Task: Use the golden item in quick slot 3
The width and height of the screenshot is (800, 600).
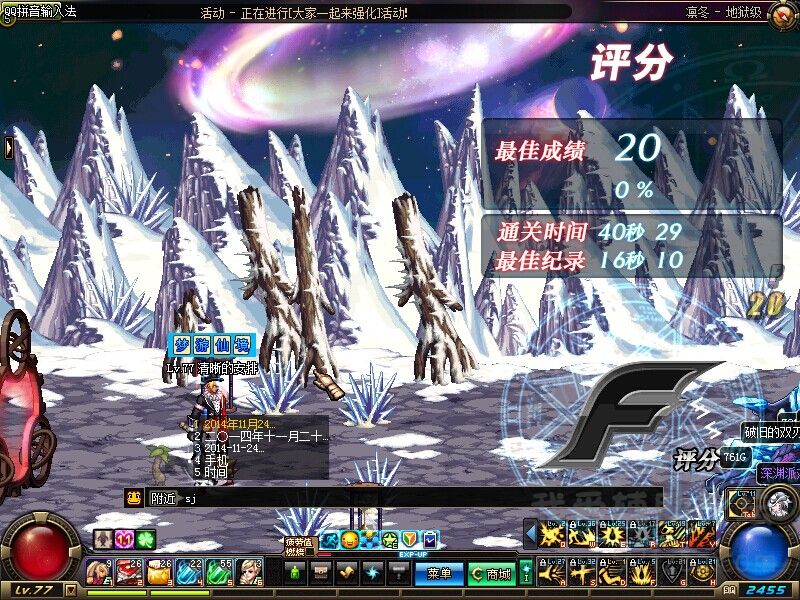Action: pyautogui.click(x=159, y=572)
